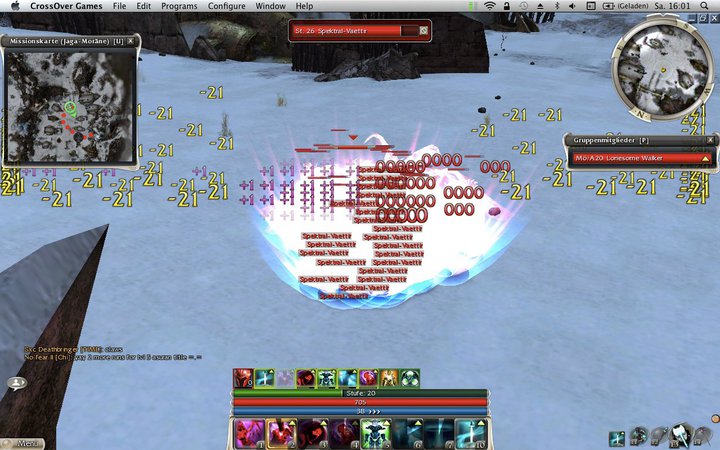
Task: Open the Configure menu in the menu bar
Action: click(227, 6)
